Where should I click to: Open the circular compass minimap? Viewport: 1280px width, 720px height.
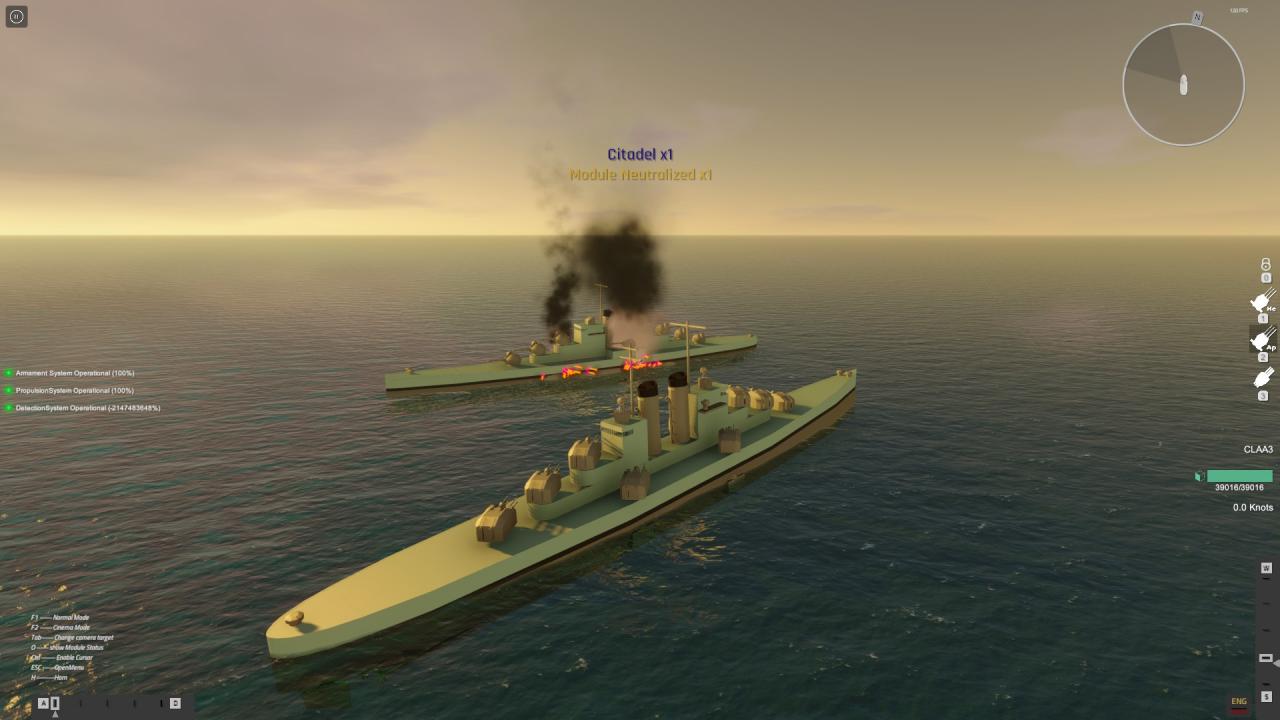coord(1183,84)
